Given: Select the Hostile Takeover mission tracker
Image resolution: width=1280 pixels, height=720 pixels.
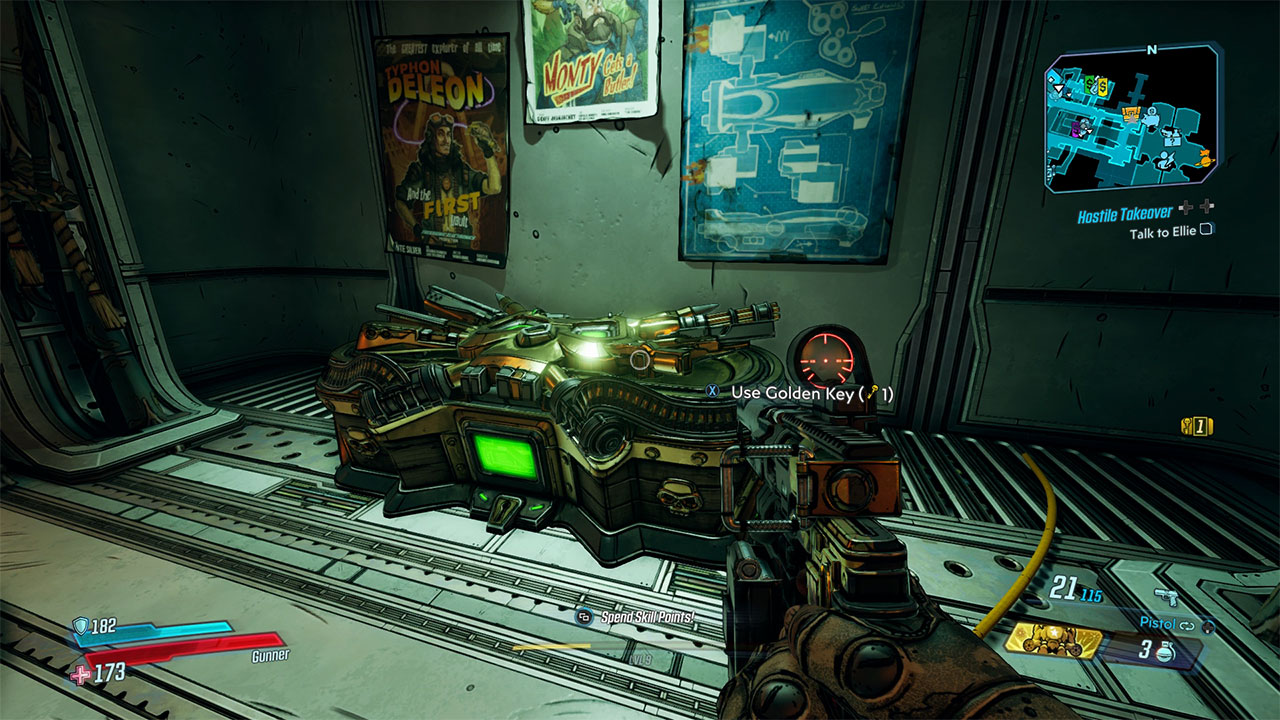Looking at the screenshot, I should point(1123,215).
